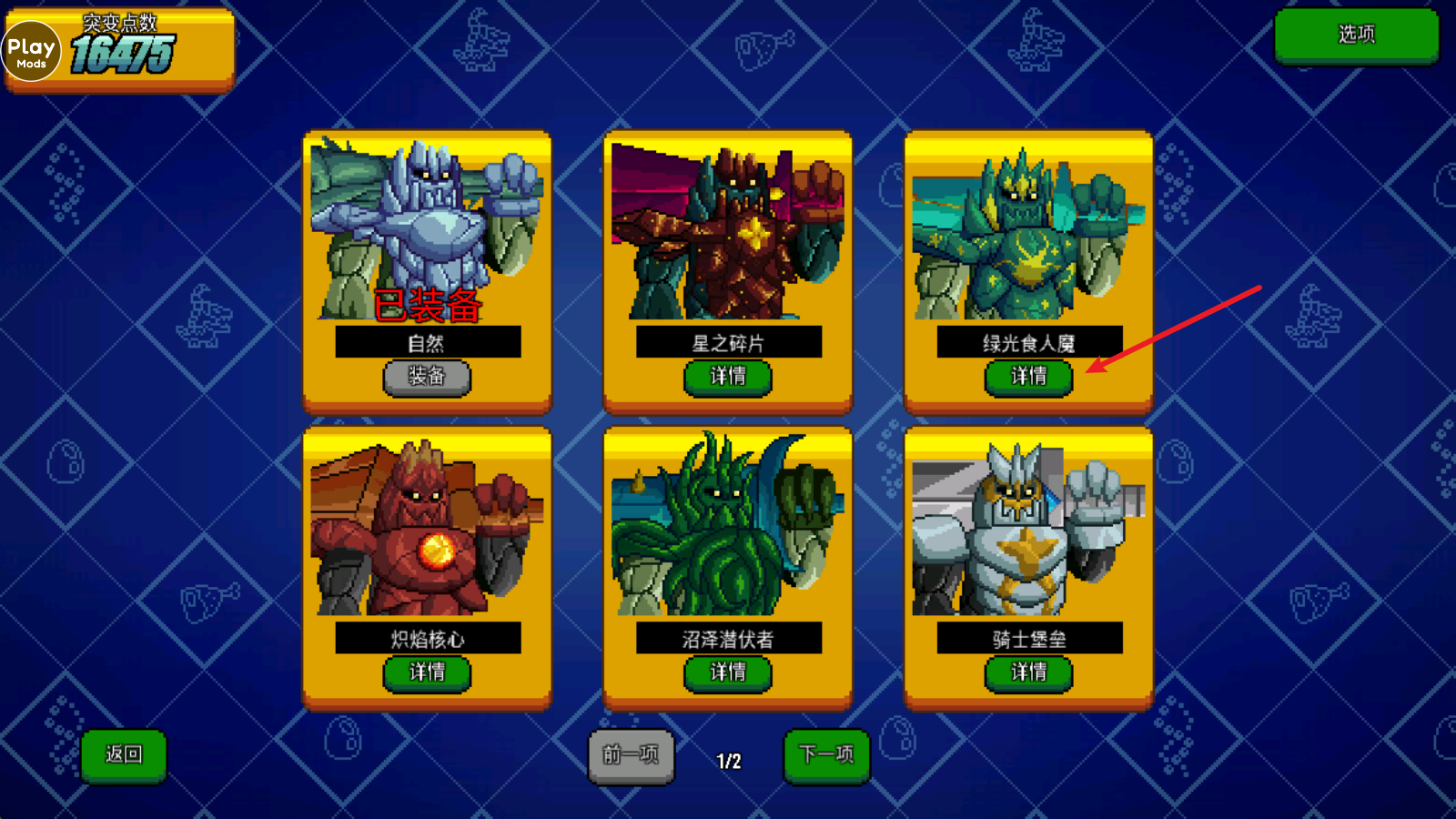Image resolution: width=1456 pixels, height=819 pixels.
Task: Show details of 炽焰核心 skin
Action: [x=427, y=672]
